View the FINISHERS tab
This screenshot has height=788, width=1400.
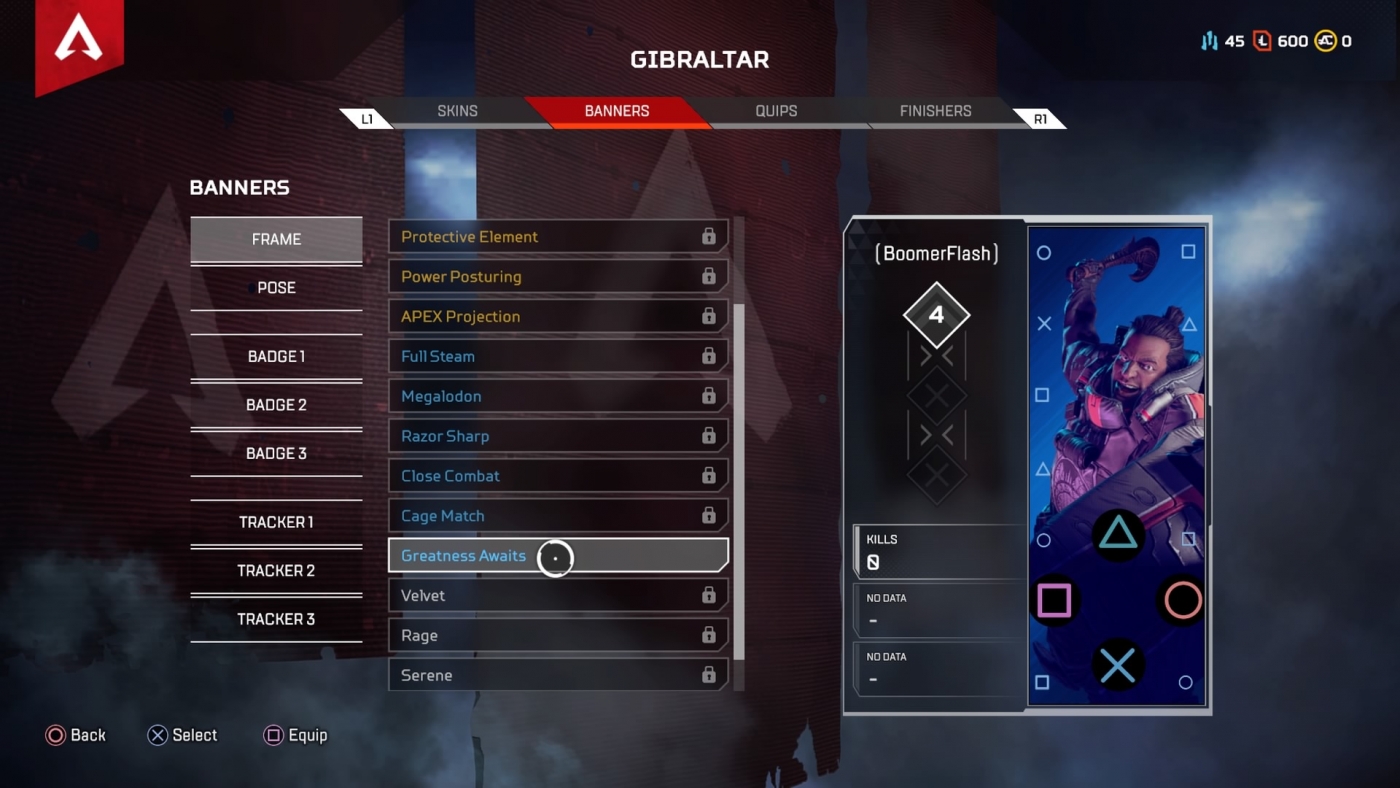pyautogui.click(x=934, y=111)
